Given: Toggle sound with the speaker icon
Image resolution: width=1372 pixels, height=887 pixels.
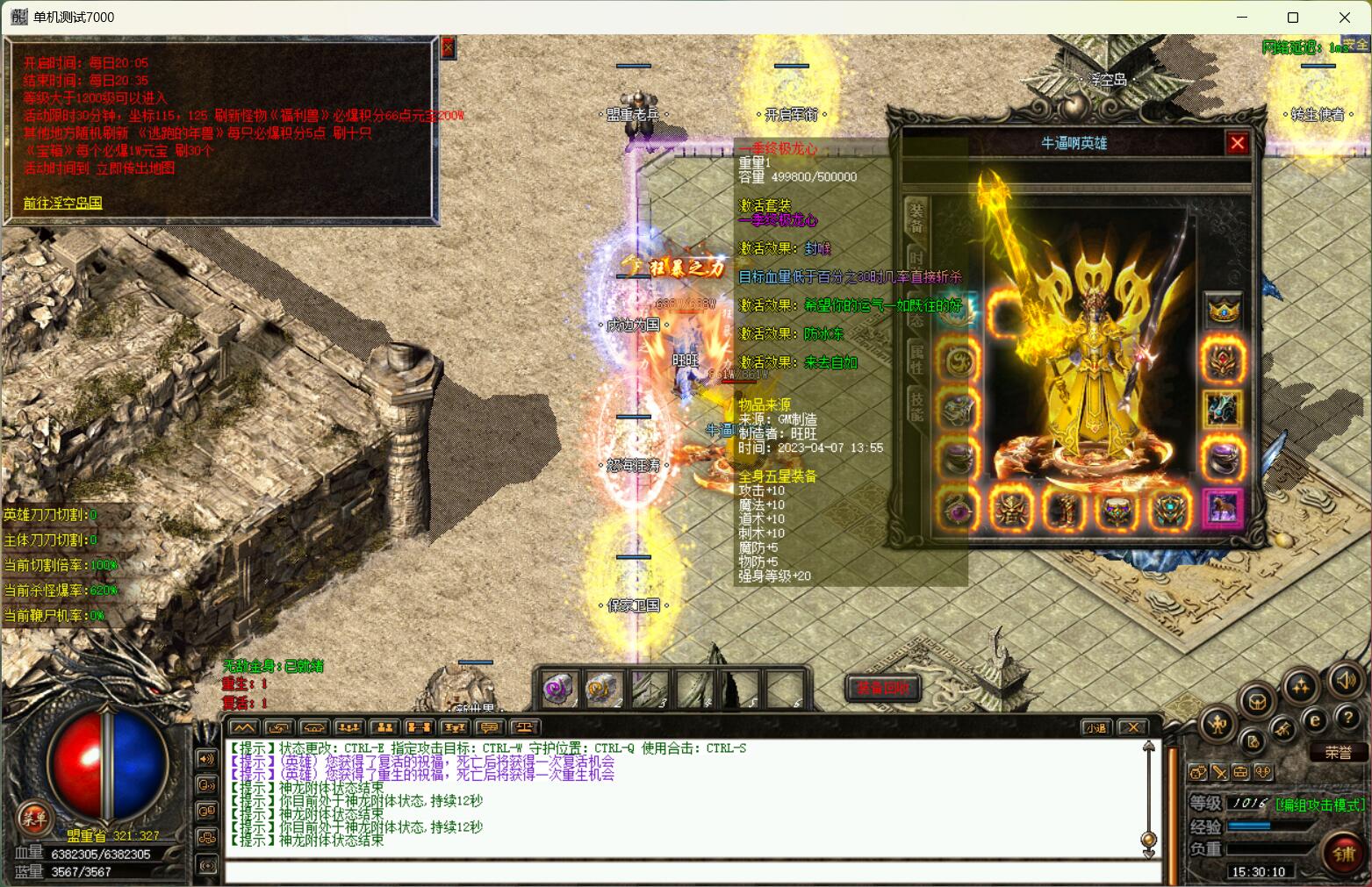Looking at the screenshot, I should 1344,679.
